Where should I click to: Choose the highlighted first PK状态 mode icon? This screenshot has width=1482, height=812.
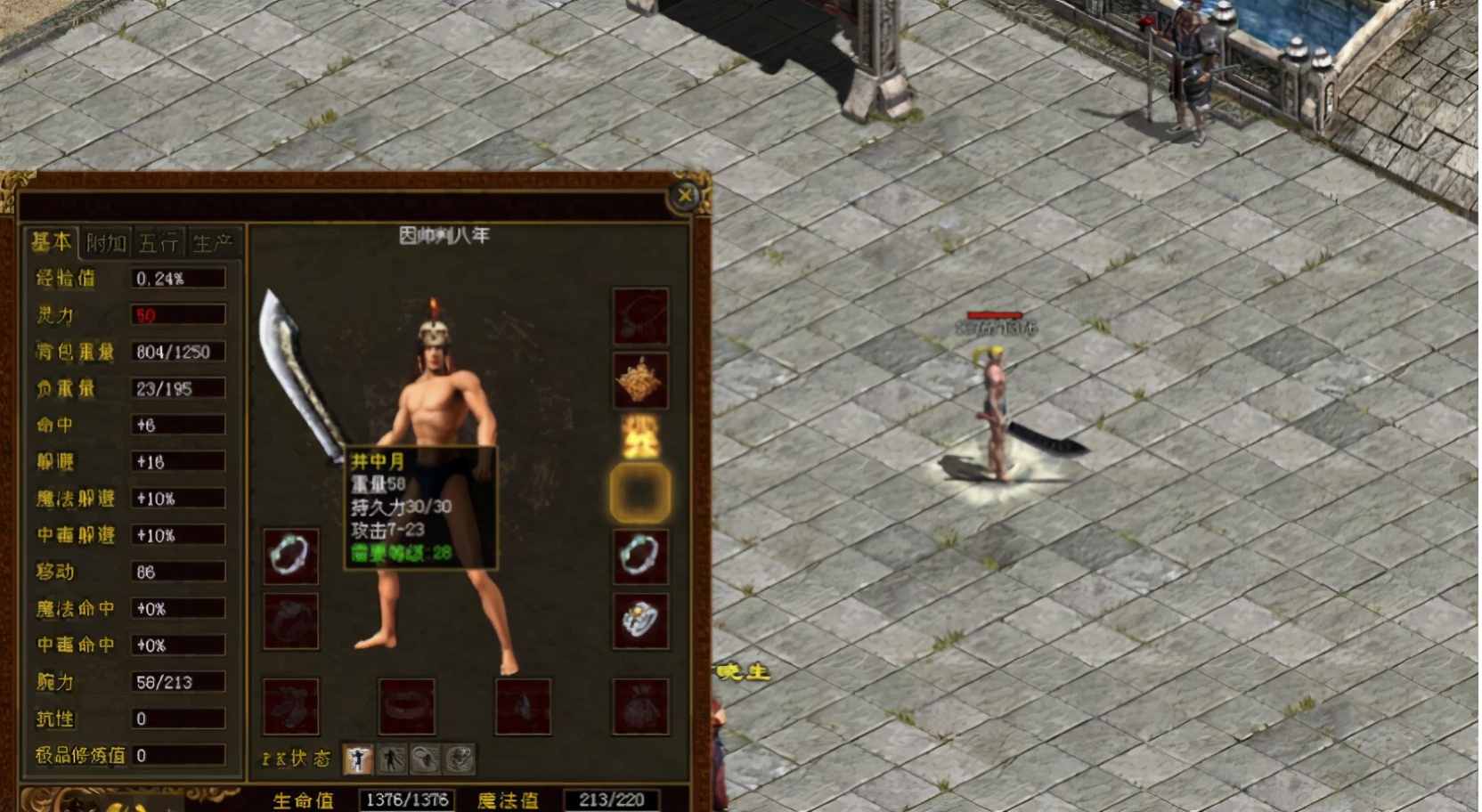click(x=358, y=759)
